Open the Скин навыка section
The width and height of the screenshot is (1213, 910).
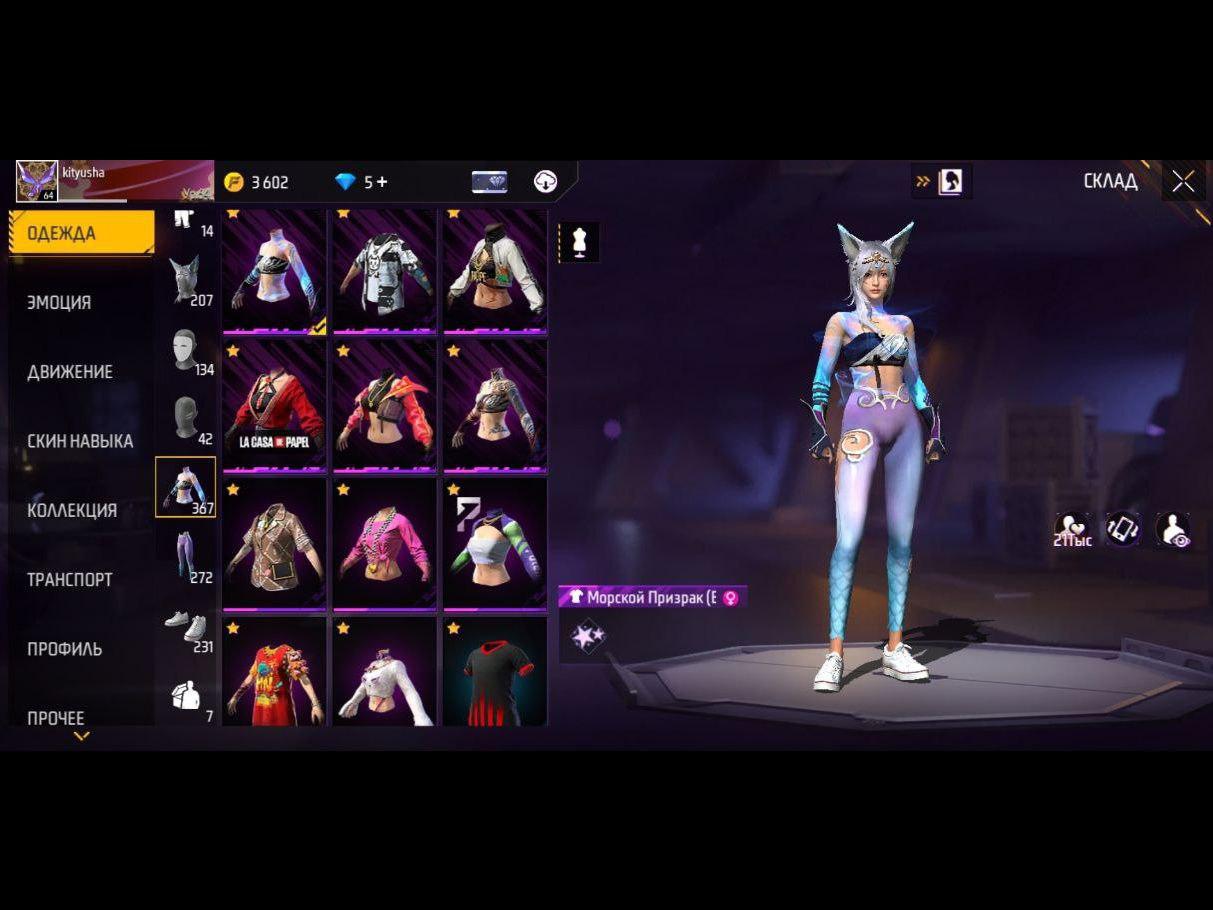pyautogui.click(x=80, y=441)
